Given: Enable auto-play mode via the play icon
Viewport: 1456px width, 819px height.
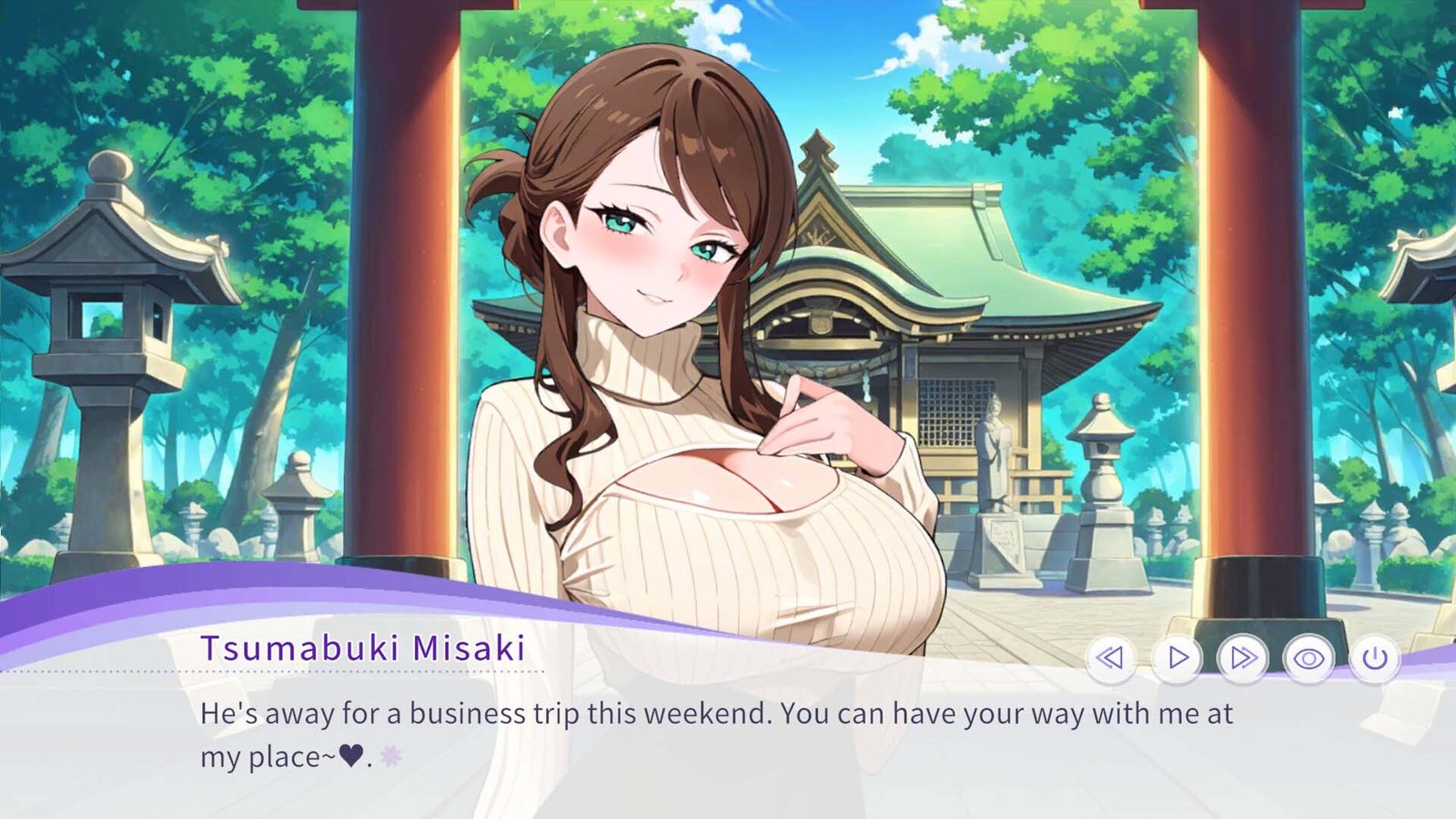Looking at the screenshot, I should [1178, 657].
